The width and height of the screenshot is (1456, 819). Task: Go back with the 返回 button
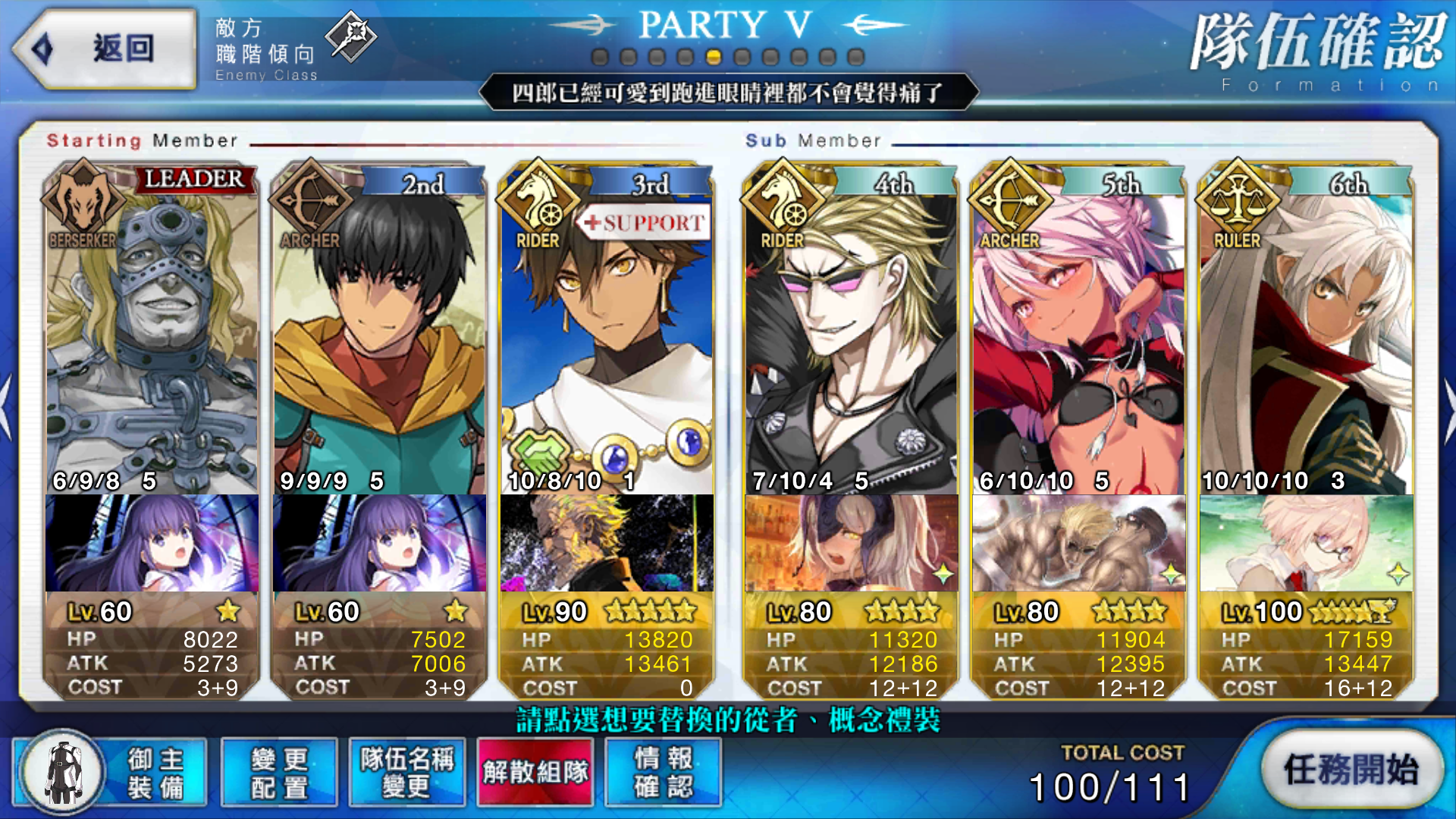105,49
